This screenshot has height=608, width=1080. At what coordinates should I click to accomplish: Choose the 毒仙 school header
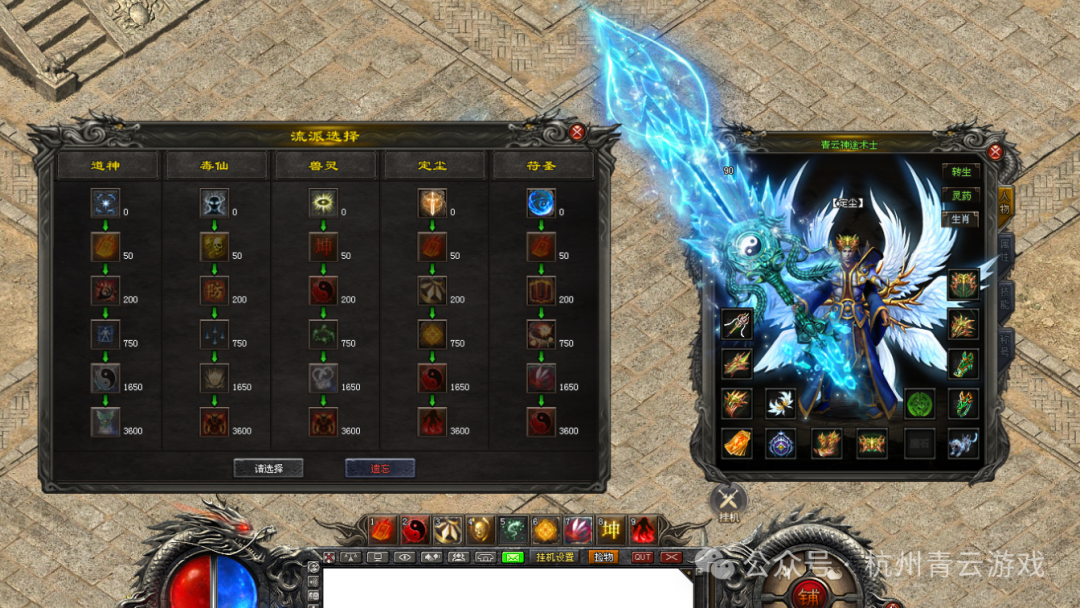pos(215,165)
